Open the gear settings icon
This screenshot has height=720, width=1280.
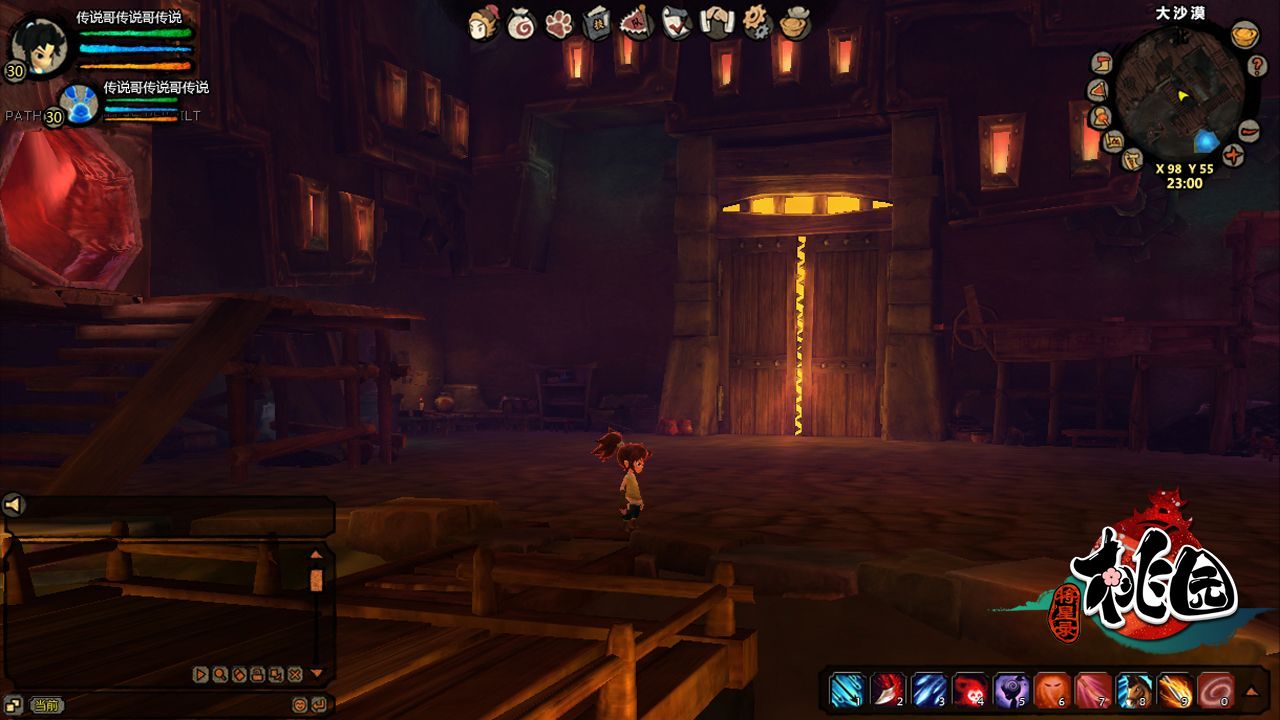[x=757, y=22]
